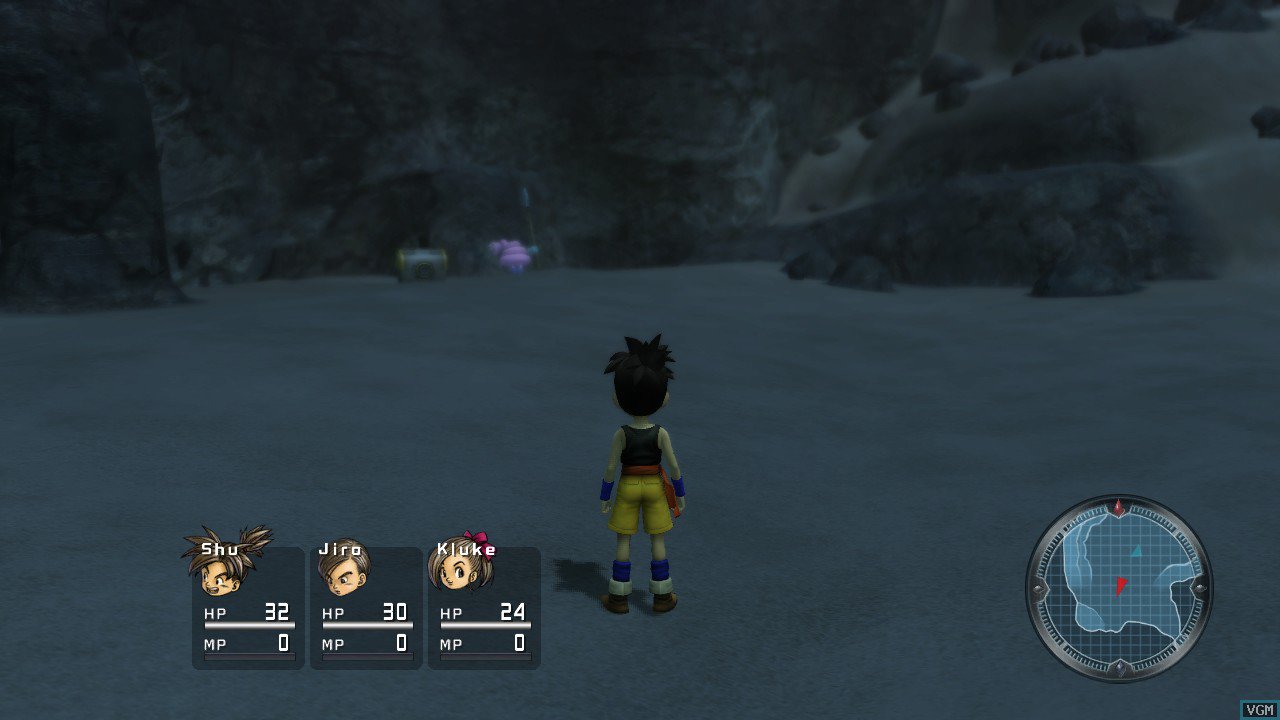Viewport: 1280px width, 720px height.
Task: Click the HP value 30 on Jiro's panel
Action: click(396, 611)
